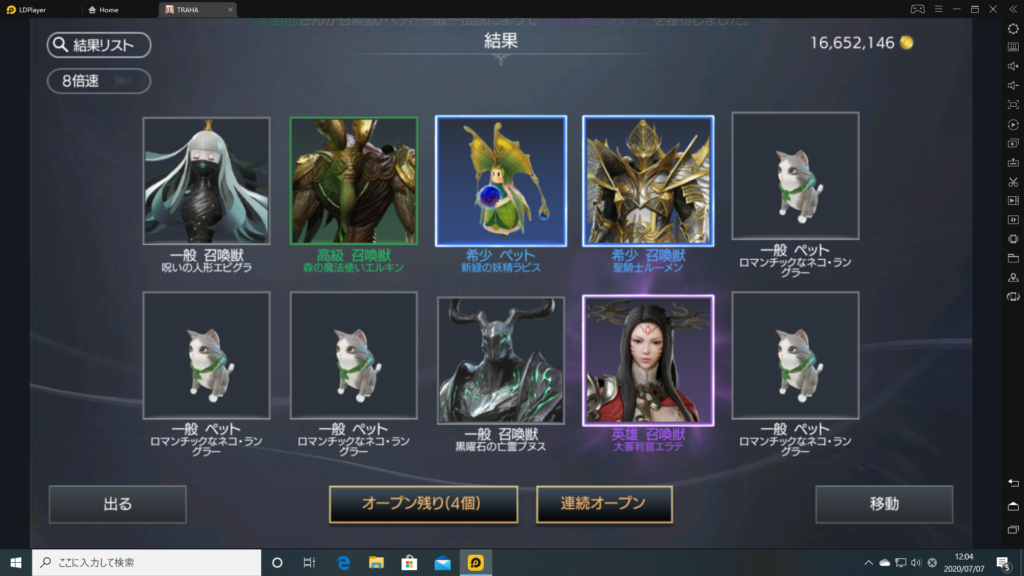This screenshot has height=576, width=1024.
Task: Open remaining items with オープン残り(4個)
Action: pos(423,504)
